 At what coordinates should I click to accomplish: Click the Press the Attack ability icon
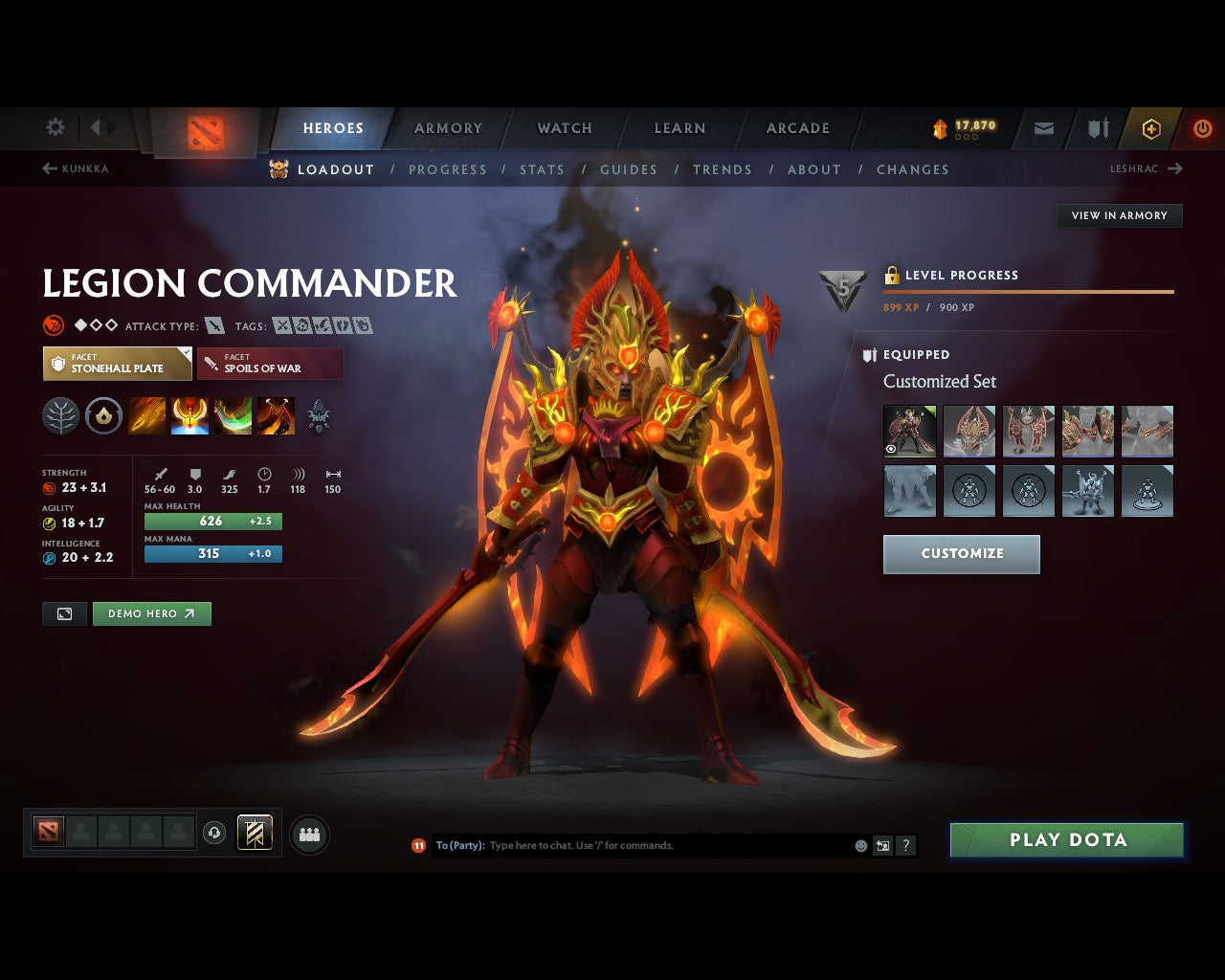click(189, 415)
